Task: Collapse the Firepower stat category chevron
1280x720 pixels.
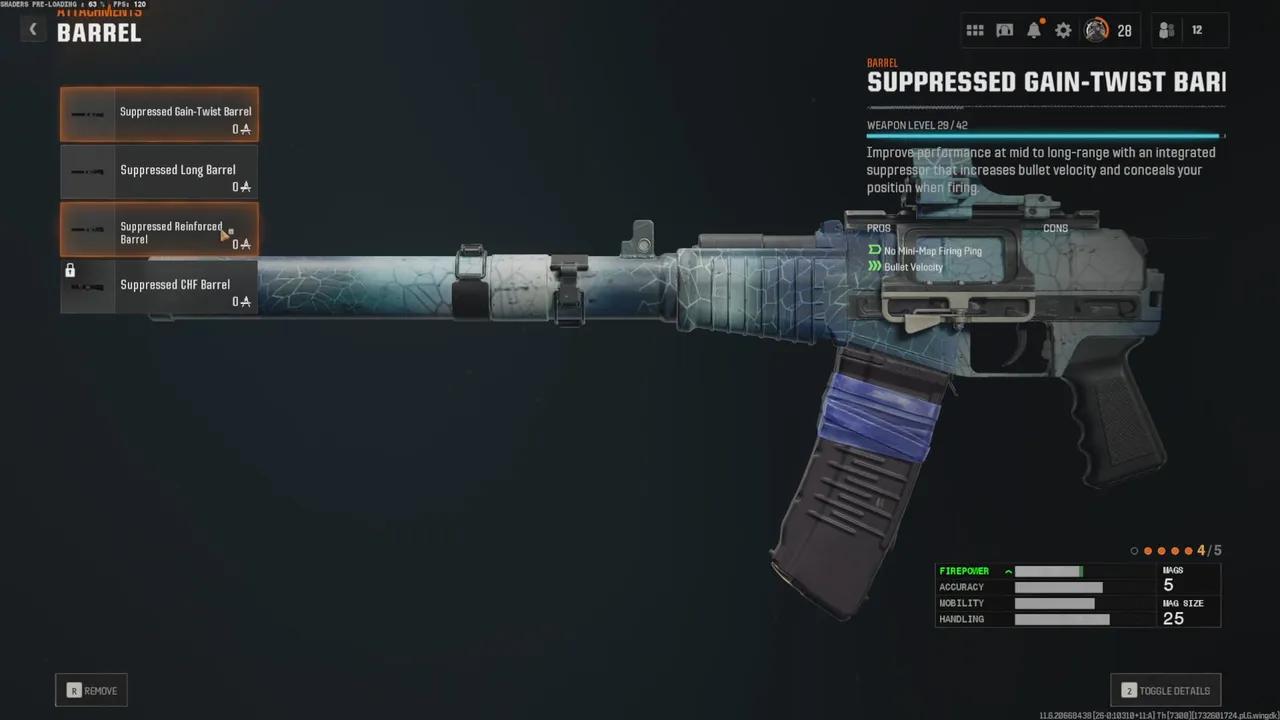Action: tap(1007, 571)
